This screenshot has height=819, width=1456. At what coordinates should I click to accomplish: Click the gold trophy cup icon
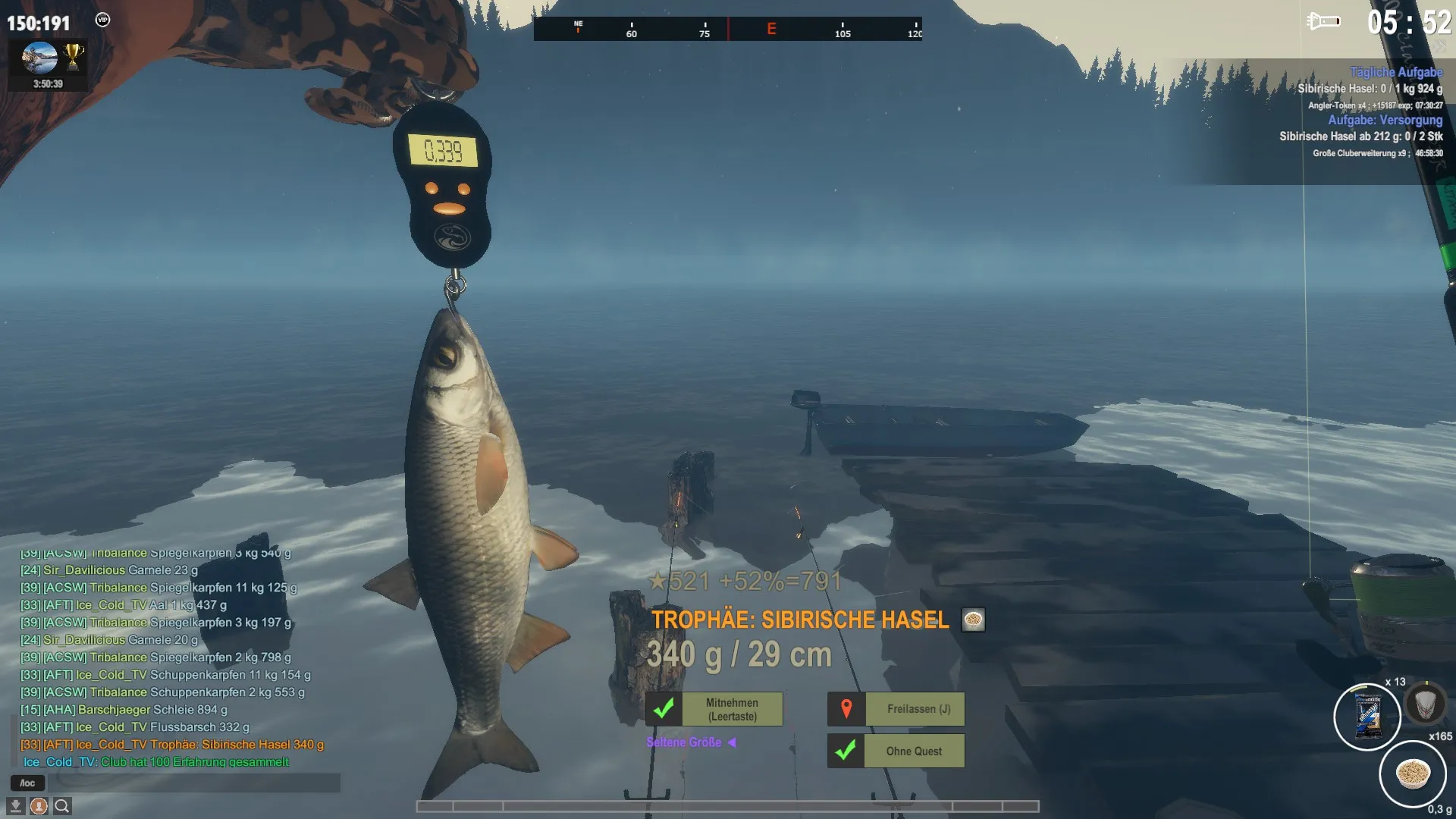(74, 55)
